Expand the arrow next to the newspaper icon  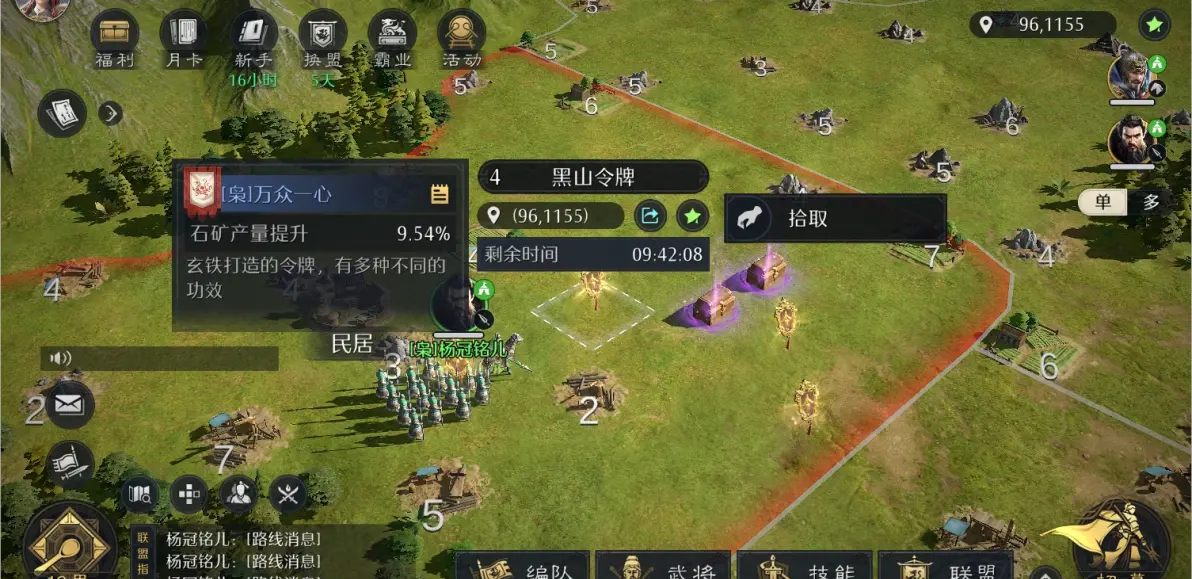110,113
